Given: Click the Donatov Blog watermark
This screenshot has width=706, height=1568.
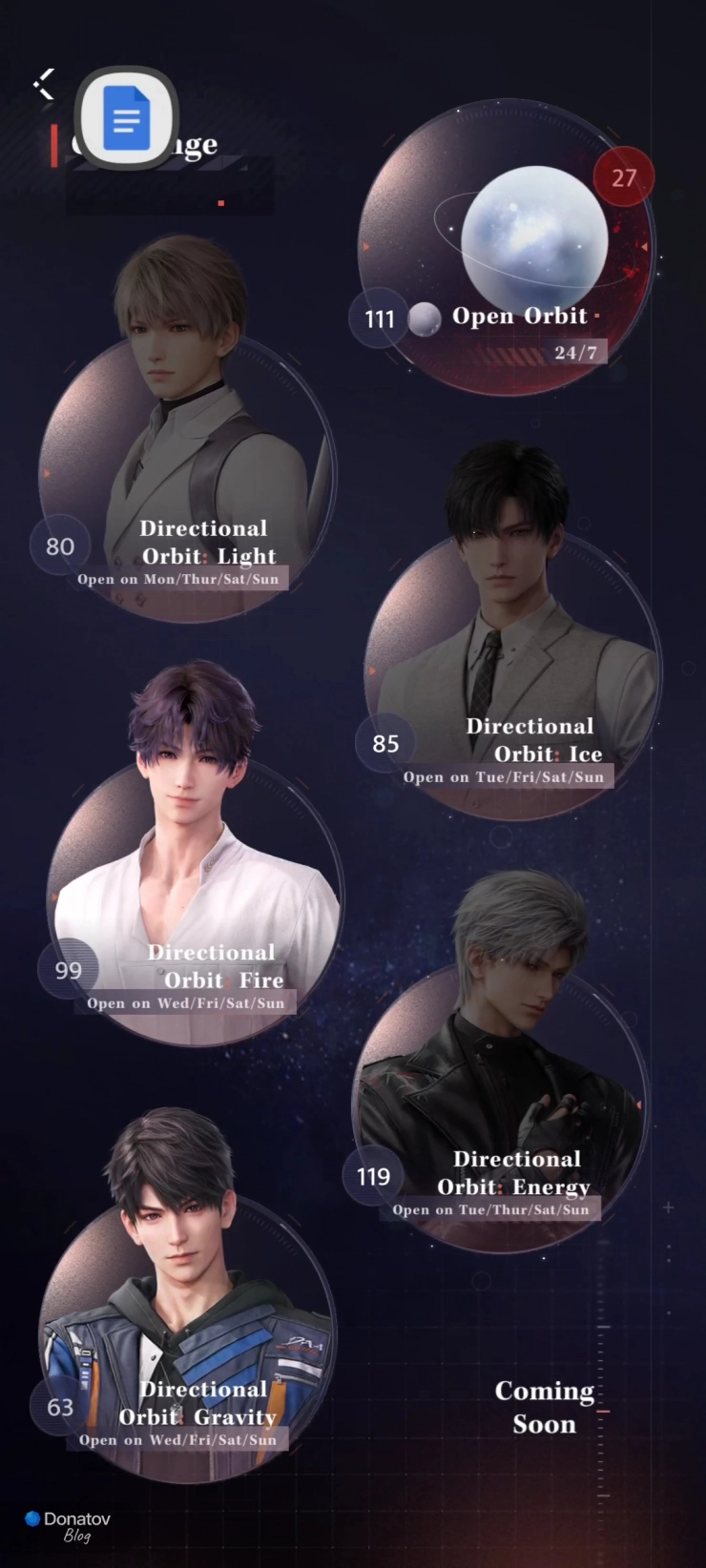Looking at the screenshot, I should (x=69, y=1524).
